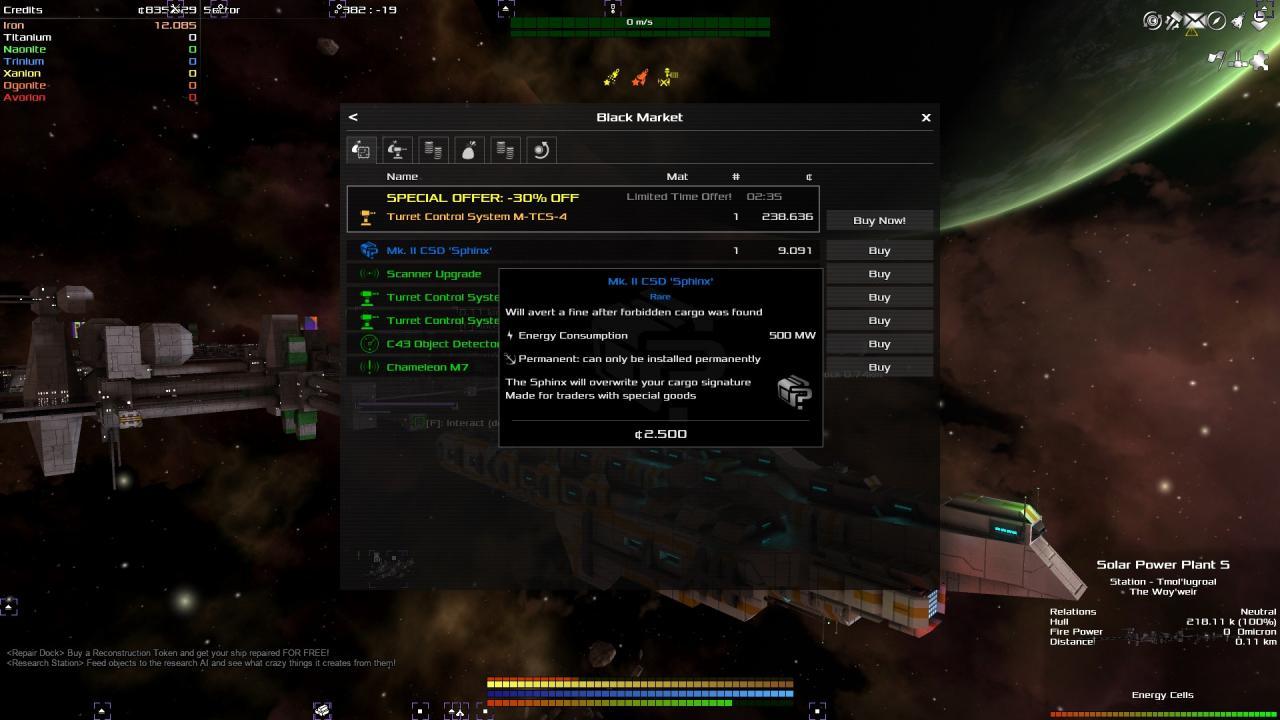This screenshot has height=720, width=1280.
Task: Open the compass icon in the top-right cluster
Action: [1216, 20]
